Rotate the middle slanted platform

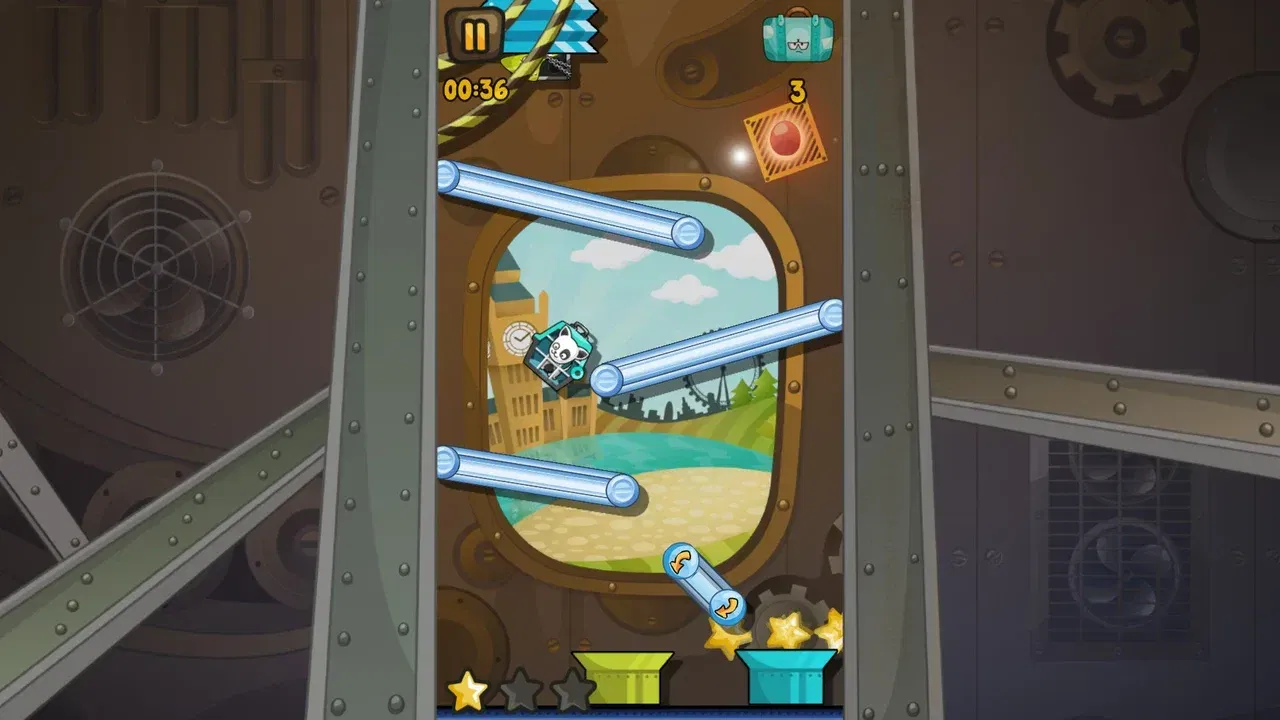pyautogui.click(x=718, y=347)
